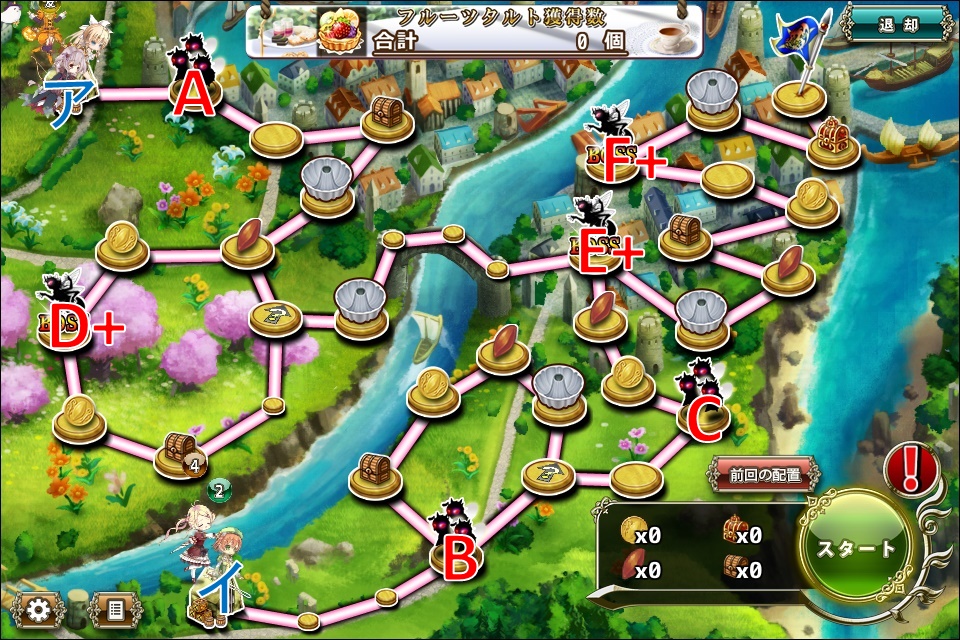Viewport: 960px width, 640px height.
Task: Select the party marked イ
Action: [x=205, y=560]
